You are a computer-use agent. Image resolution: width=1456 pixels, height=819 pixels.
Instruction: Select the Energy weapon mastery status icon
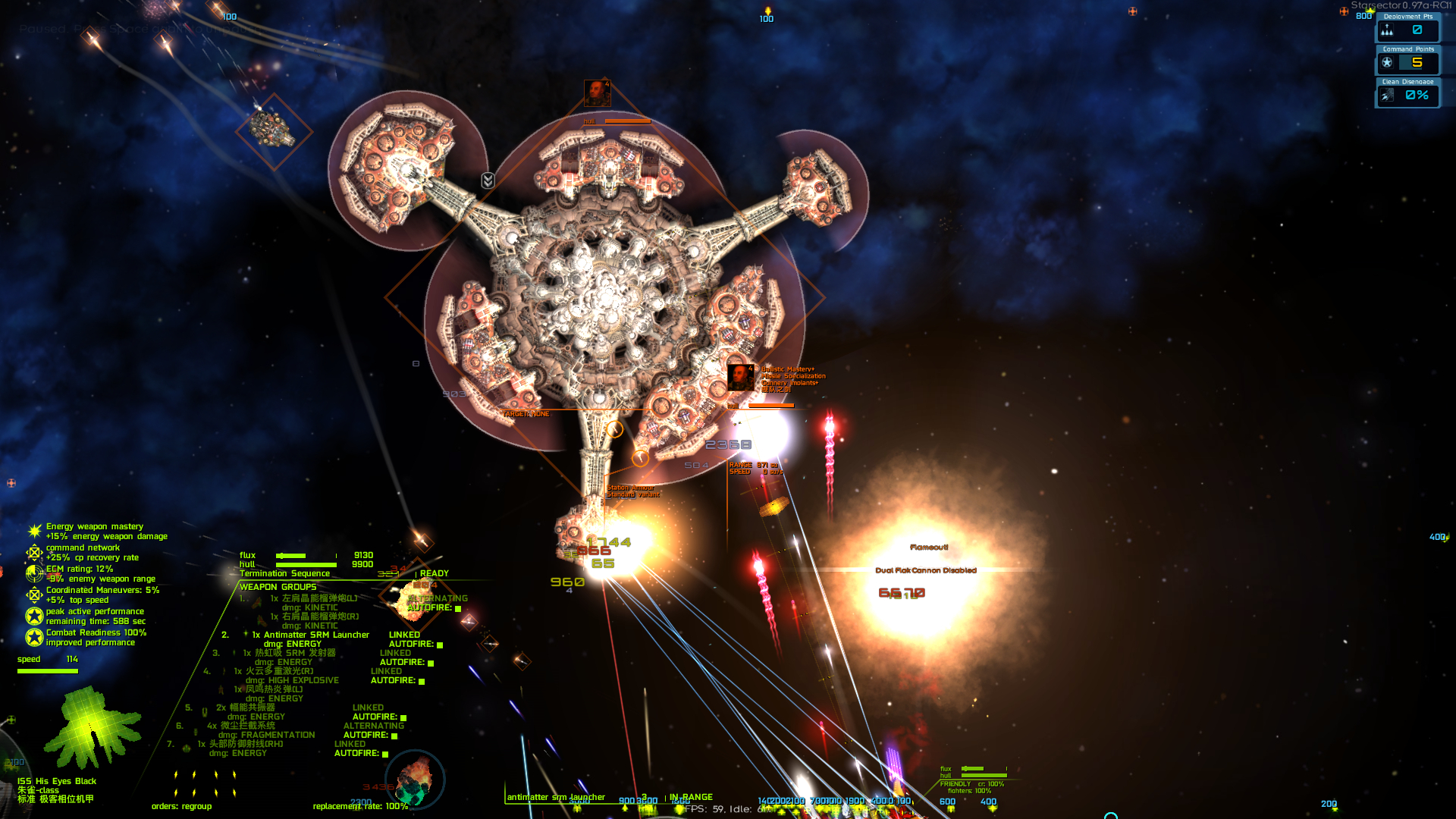[34, 531]
